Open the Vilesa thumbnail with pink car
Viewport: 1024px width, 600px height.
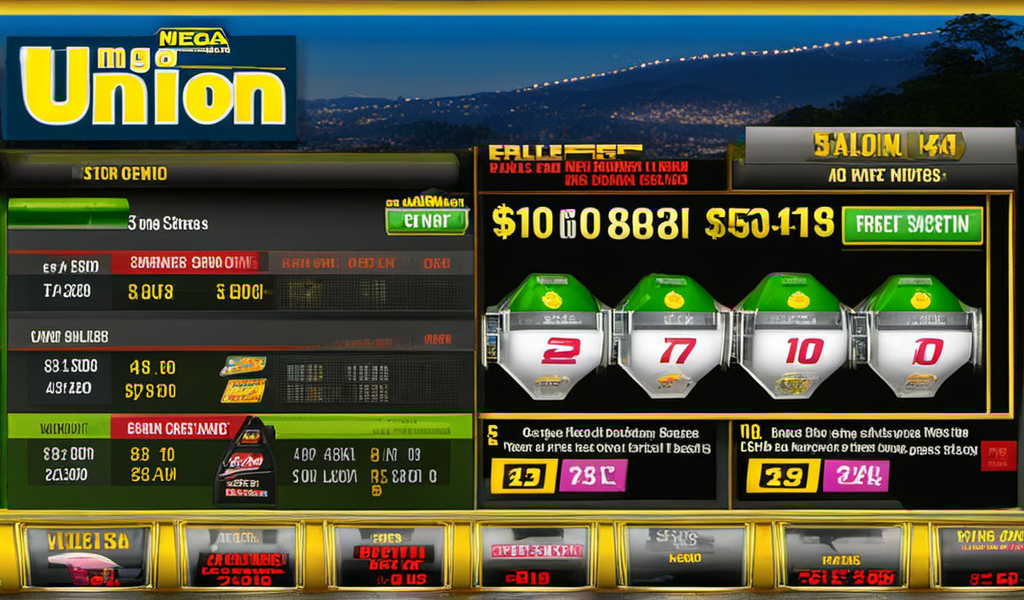(x=86, y=556)
